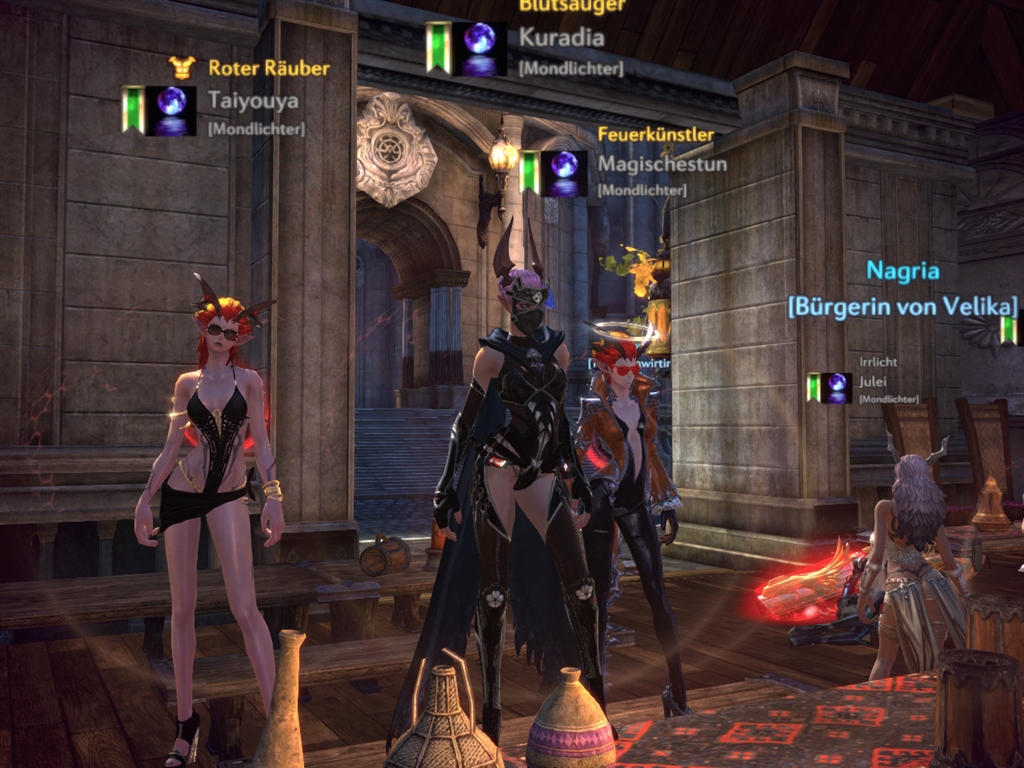The image size is (1024, 768).
Task: Click the Kuradia player nameplate
Action: [561, 38]
